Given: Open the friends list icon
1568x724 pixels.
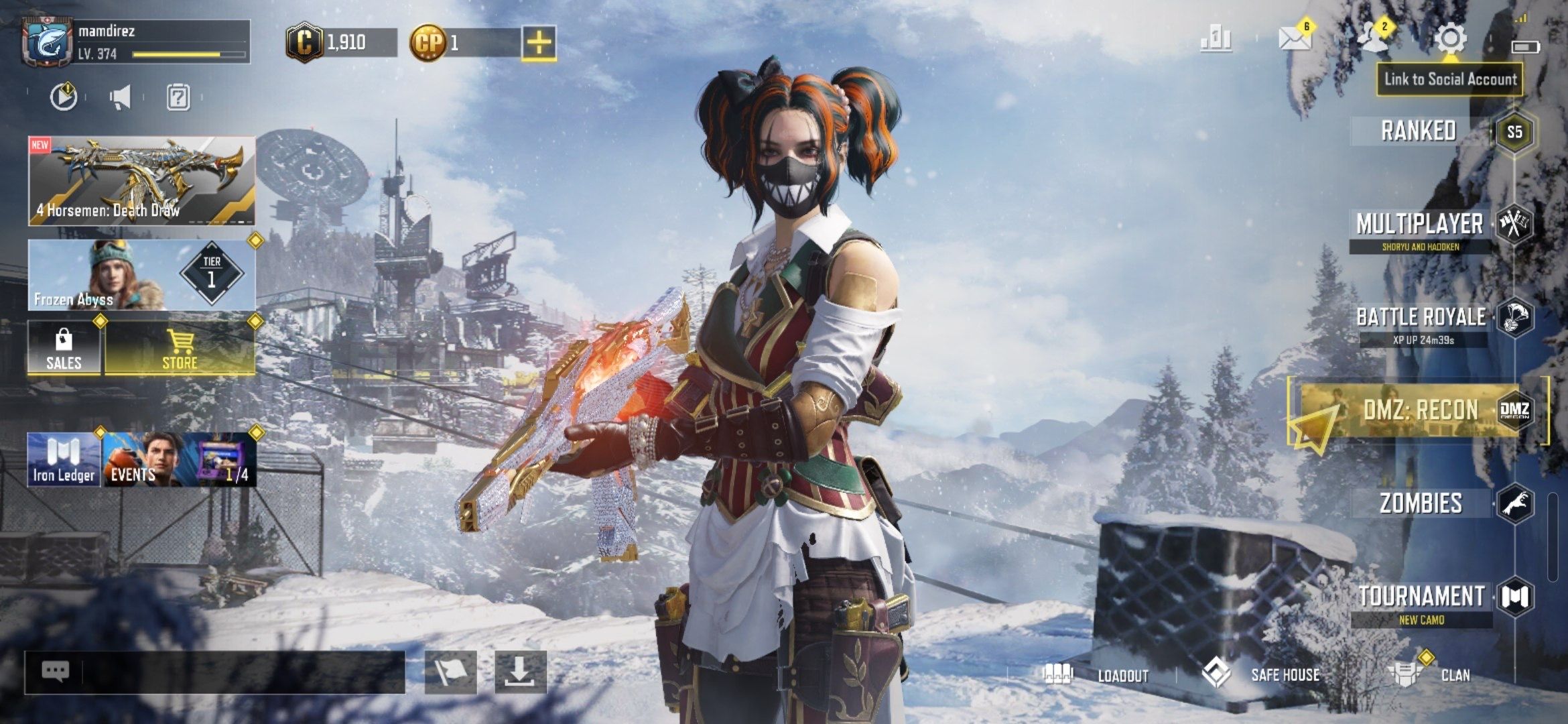Looking at the screenshot, I should pyautogui.click(x=1372, y=38).
